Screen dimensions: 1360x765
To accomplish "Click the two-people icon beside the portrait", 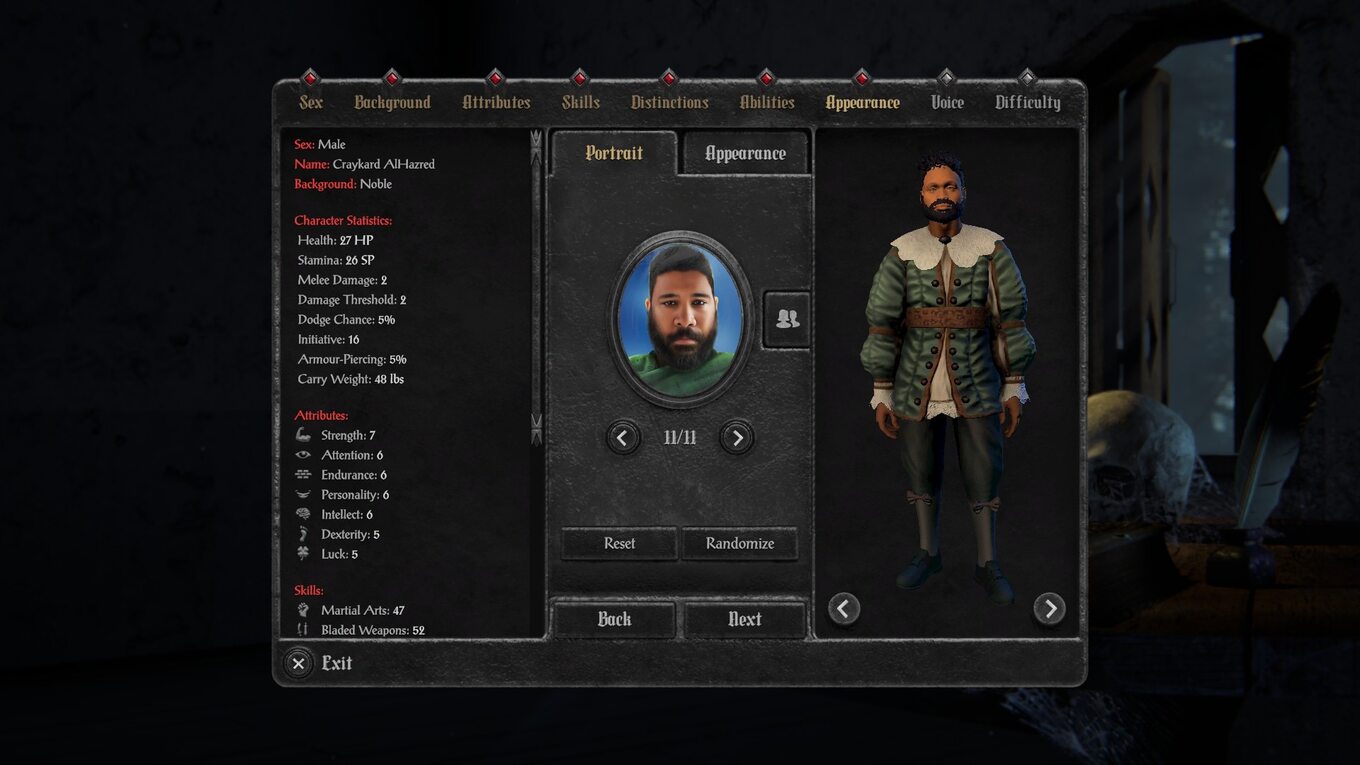I will (x=787, y=319).
